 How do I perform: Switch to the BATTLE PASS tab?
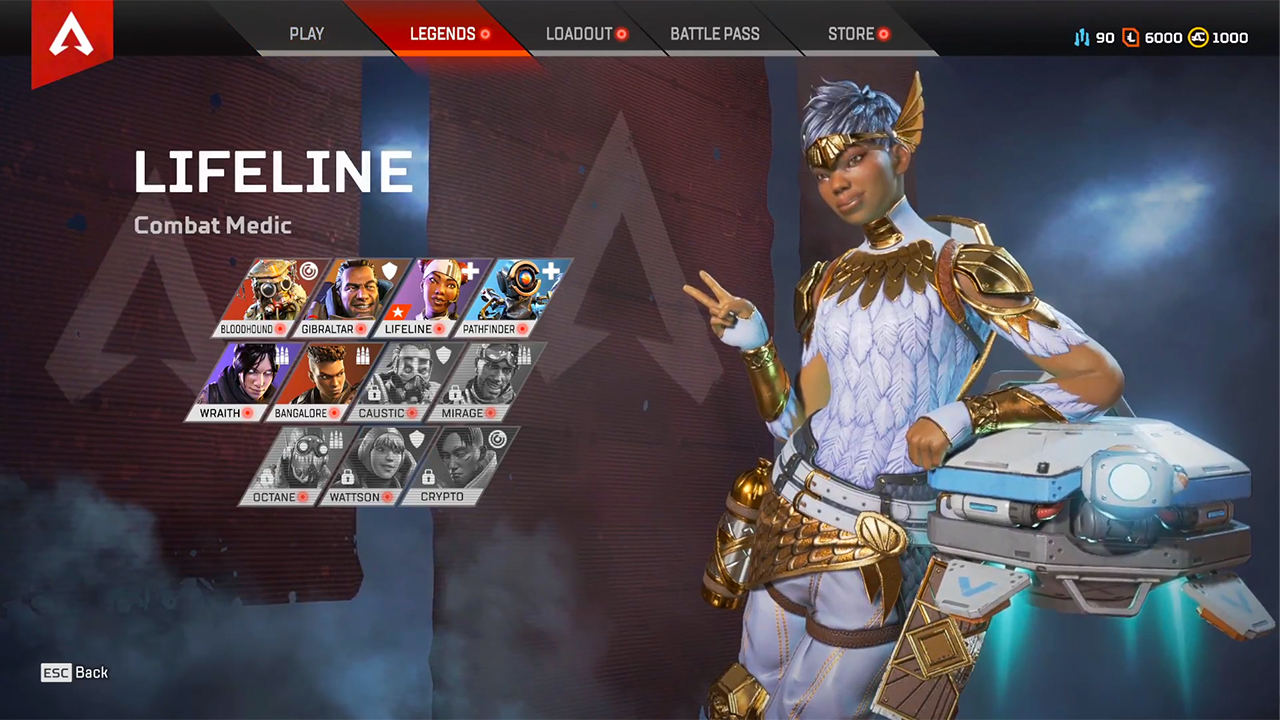[715, 33]
